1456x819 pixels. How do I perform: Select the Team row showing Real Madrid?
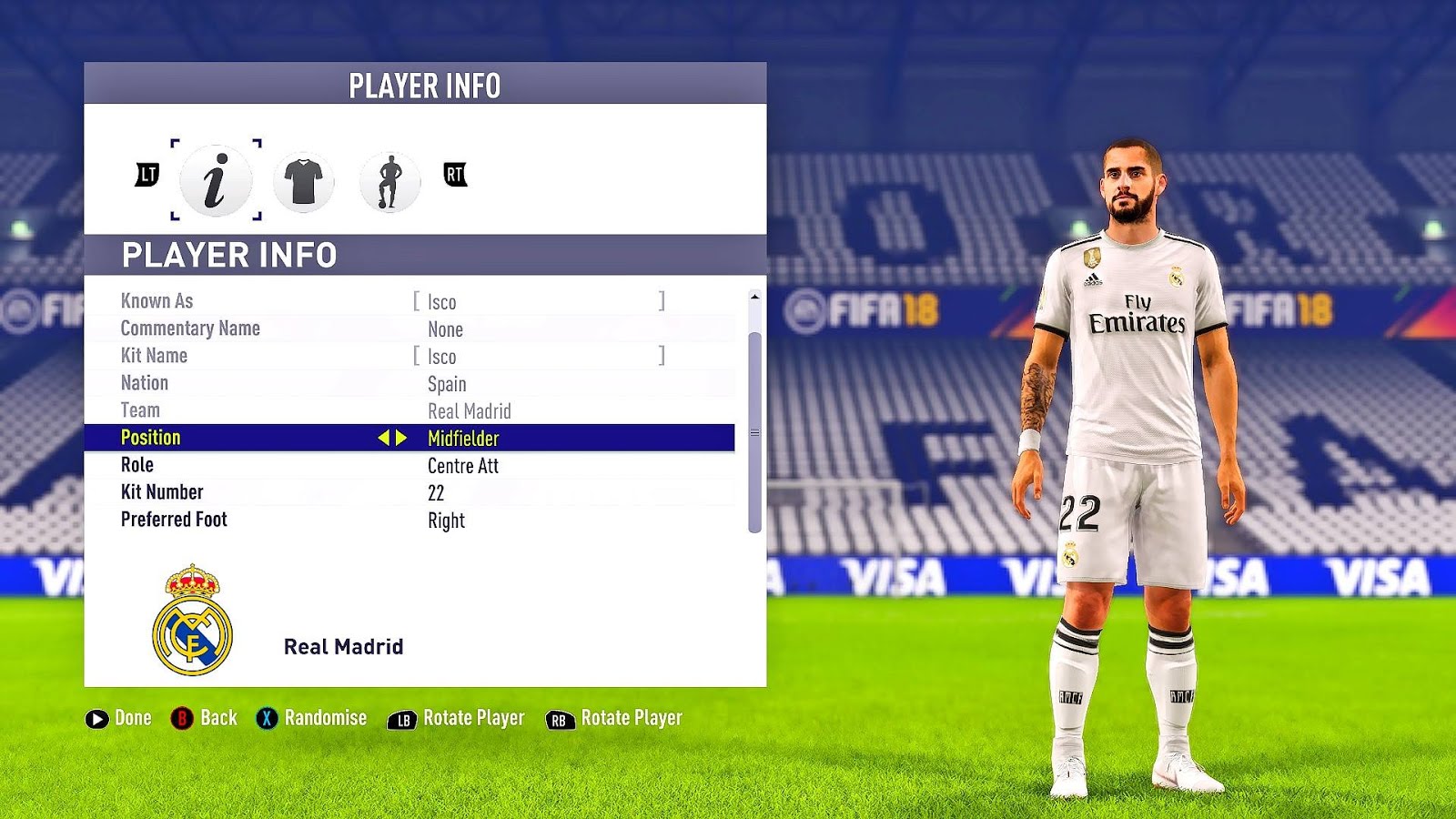409,410
